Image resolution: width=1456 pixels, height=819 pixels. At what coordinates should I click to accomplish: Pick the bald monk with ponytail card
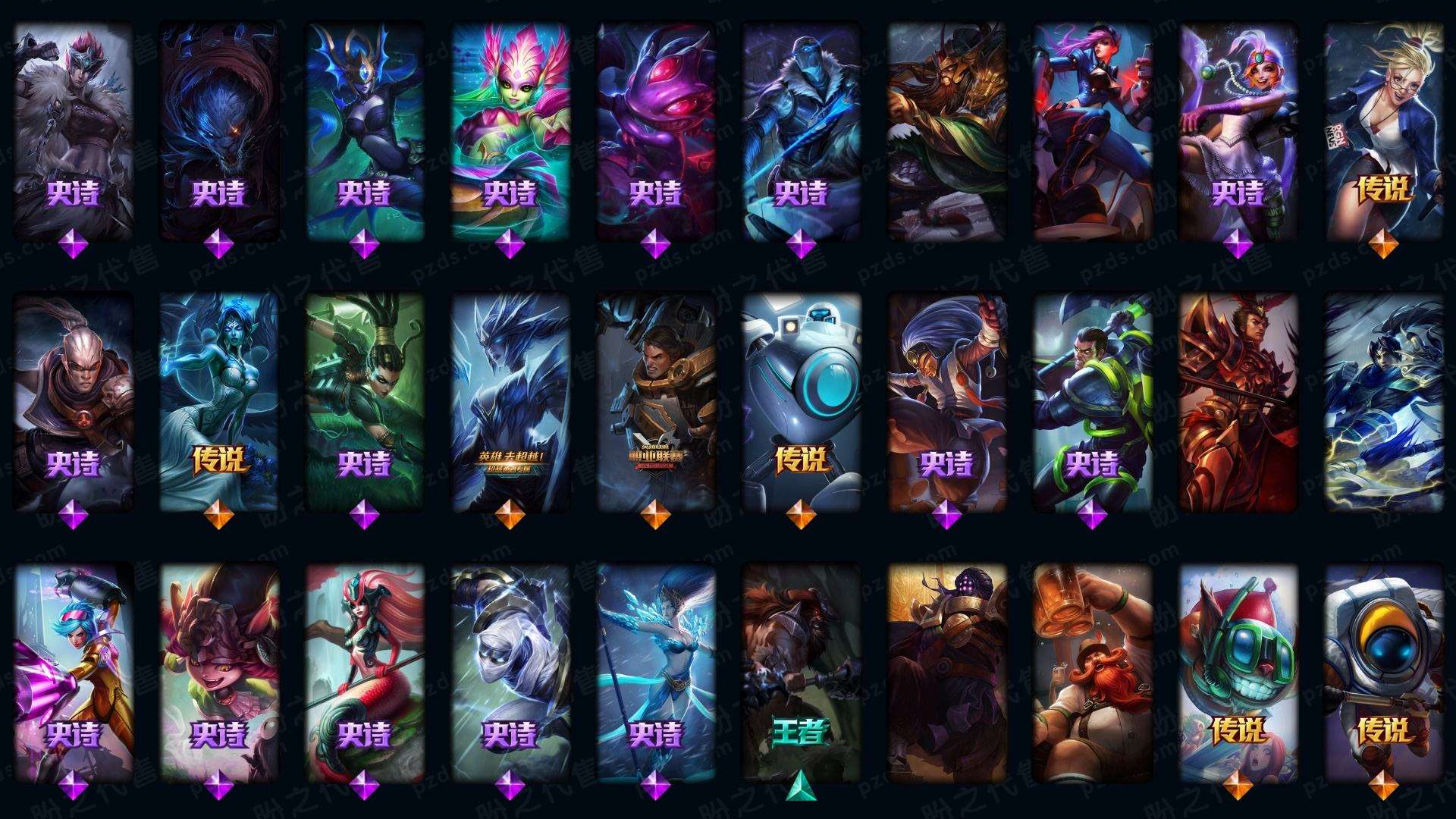(73, 402)
